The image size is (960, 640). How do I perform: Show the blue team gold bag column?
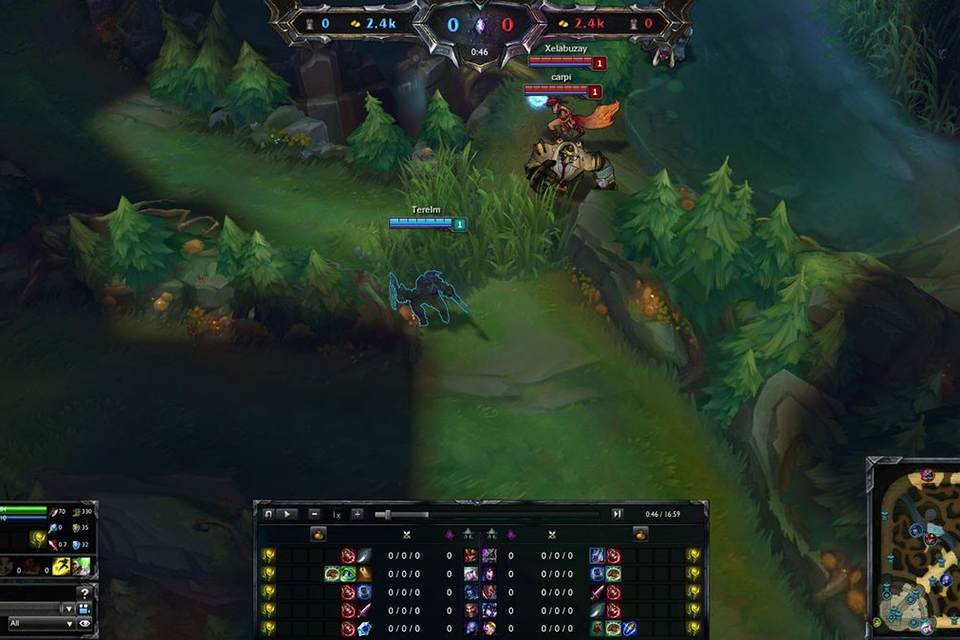click(319, 534)
